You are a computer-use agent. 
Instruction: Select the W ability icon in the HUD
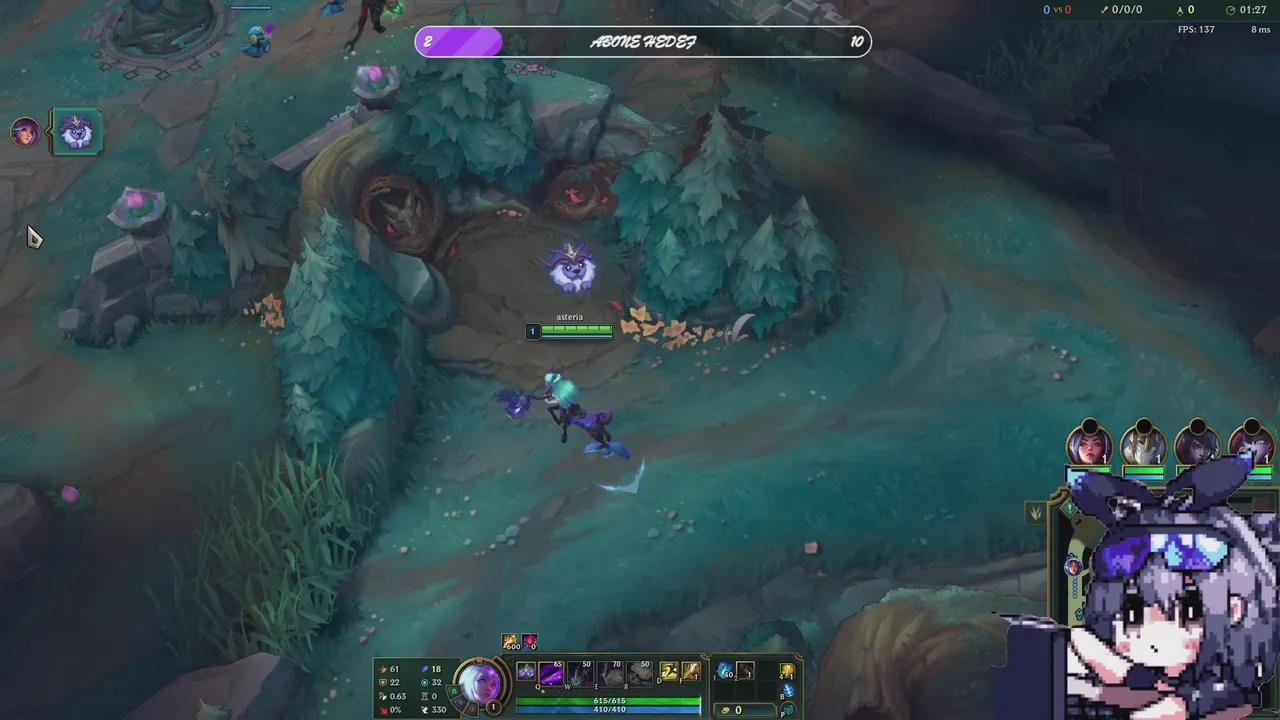point(580,672)
